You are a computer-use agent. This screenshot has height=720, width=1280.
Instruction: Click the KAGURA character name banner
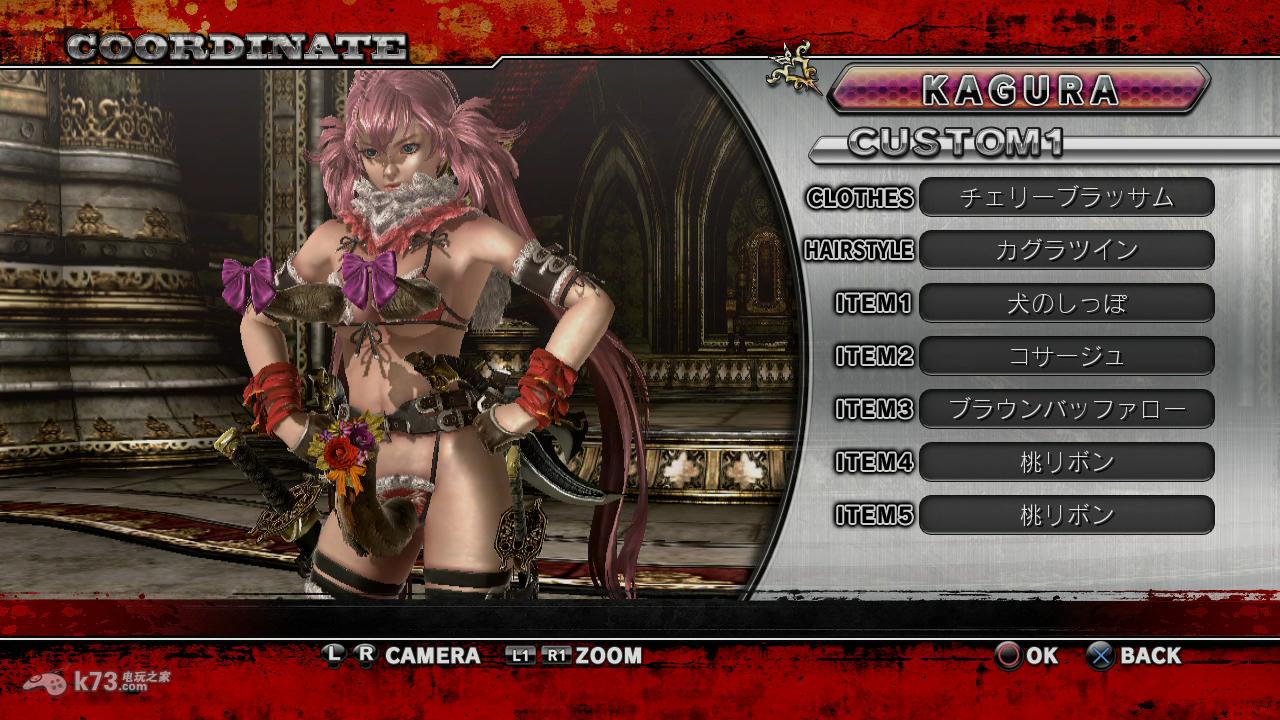[x=1019, y=89]
